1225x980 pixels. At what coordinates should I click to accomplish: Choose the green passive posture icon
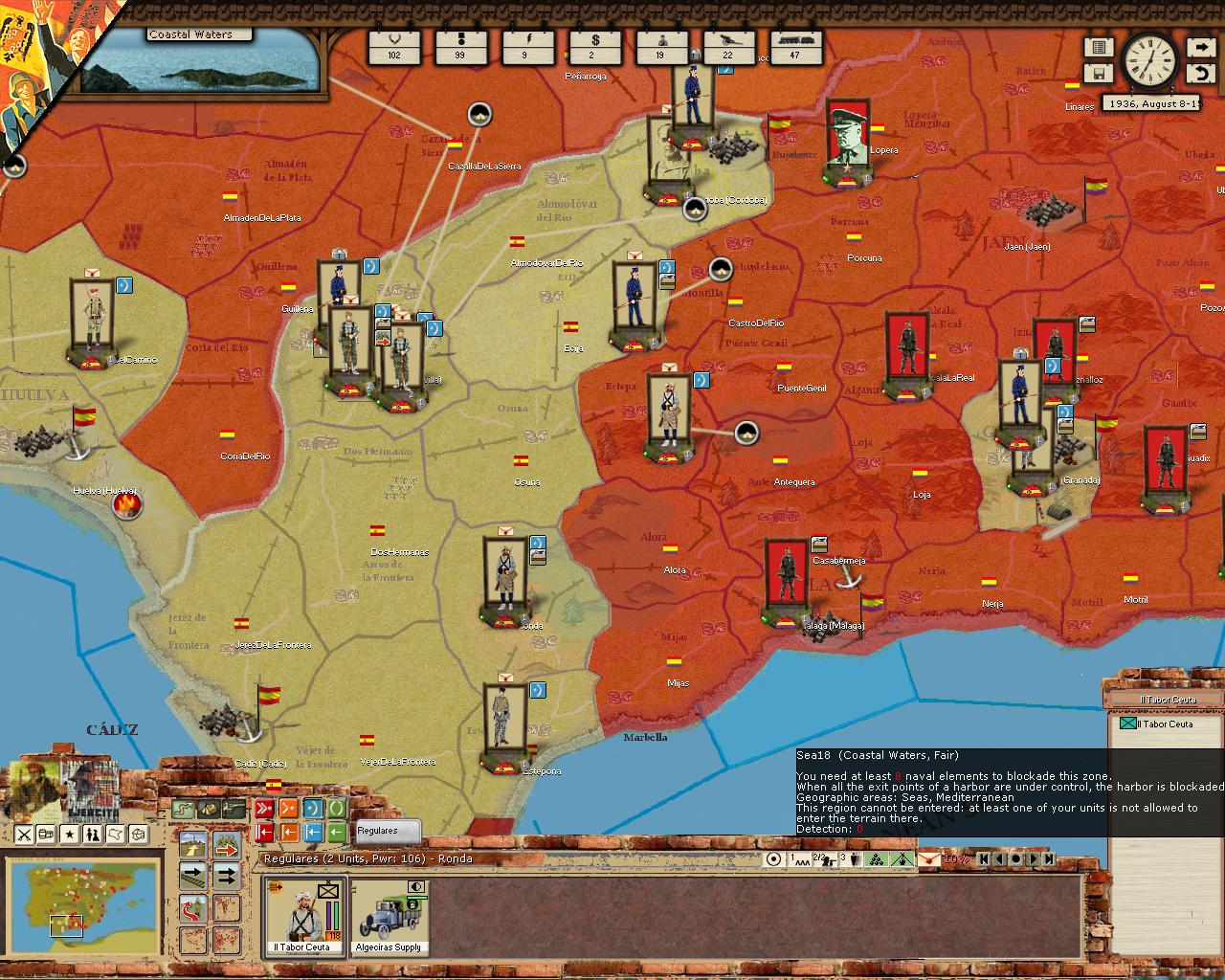pos(337,809)
